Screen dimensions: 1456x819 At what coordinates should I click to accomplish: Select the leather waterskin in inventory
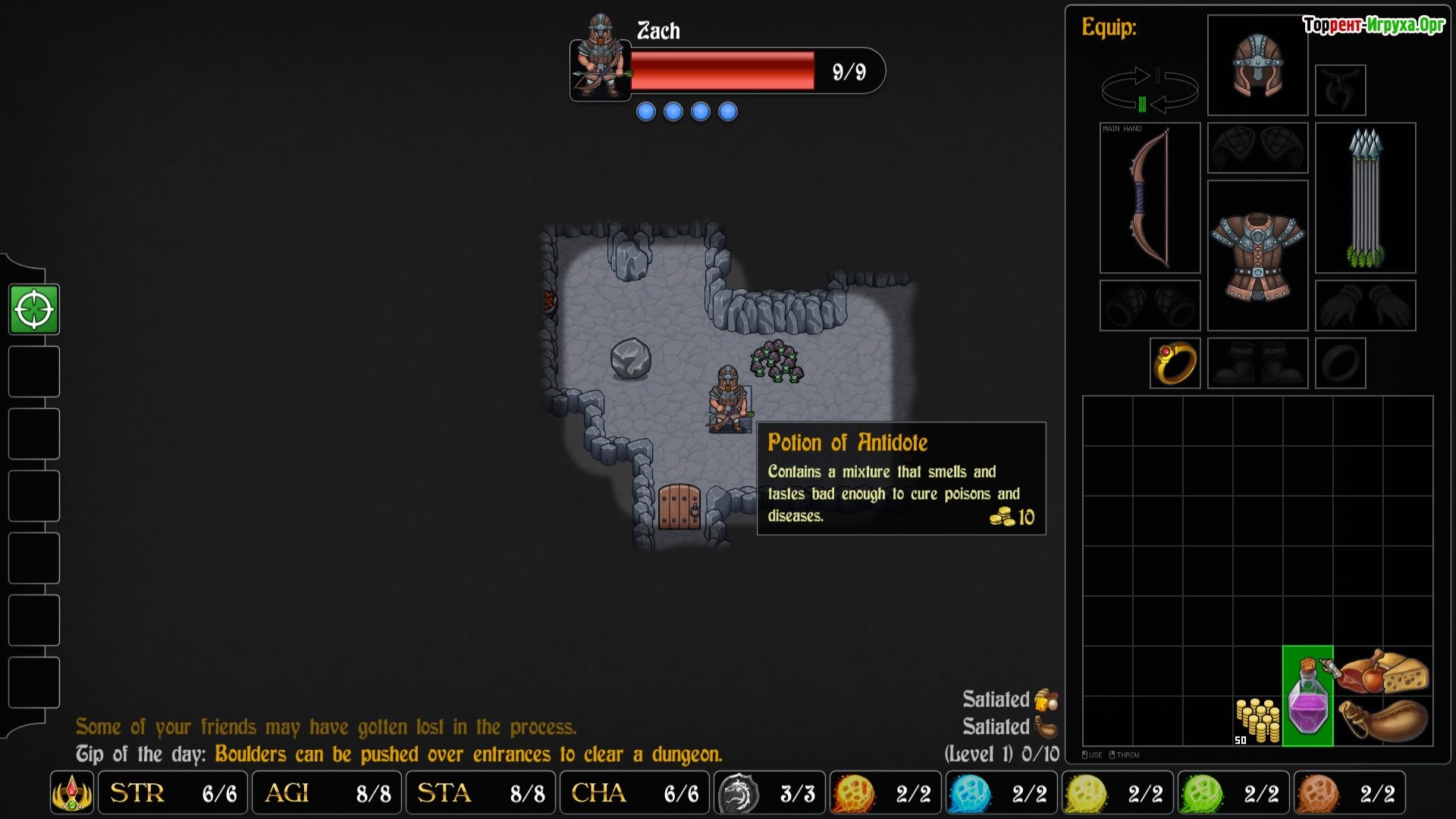[1382, 720]
